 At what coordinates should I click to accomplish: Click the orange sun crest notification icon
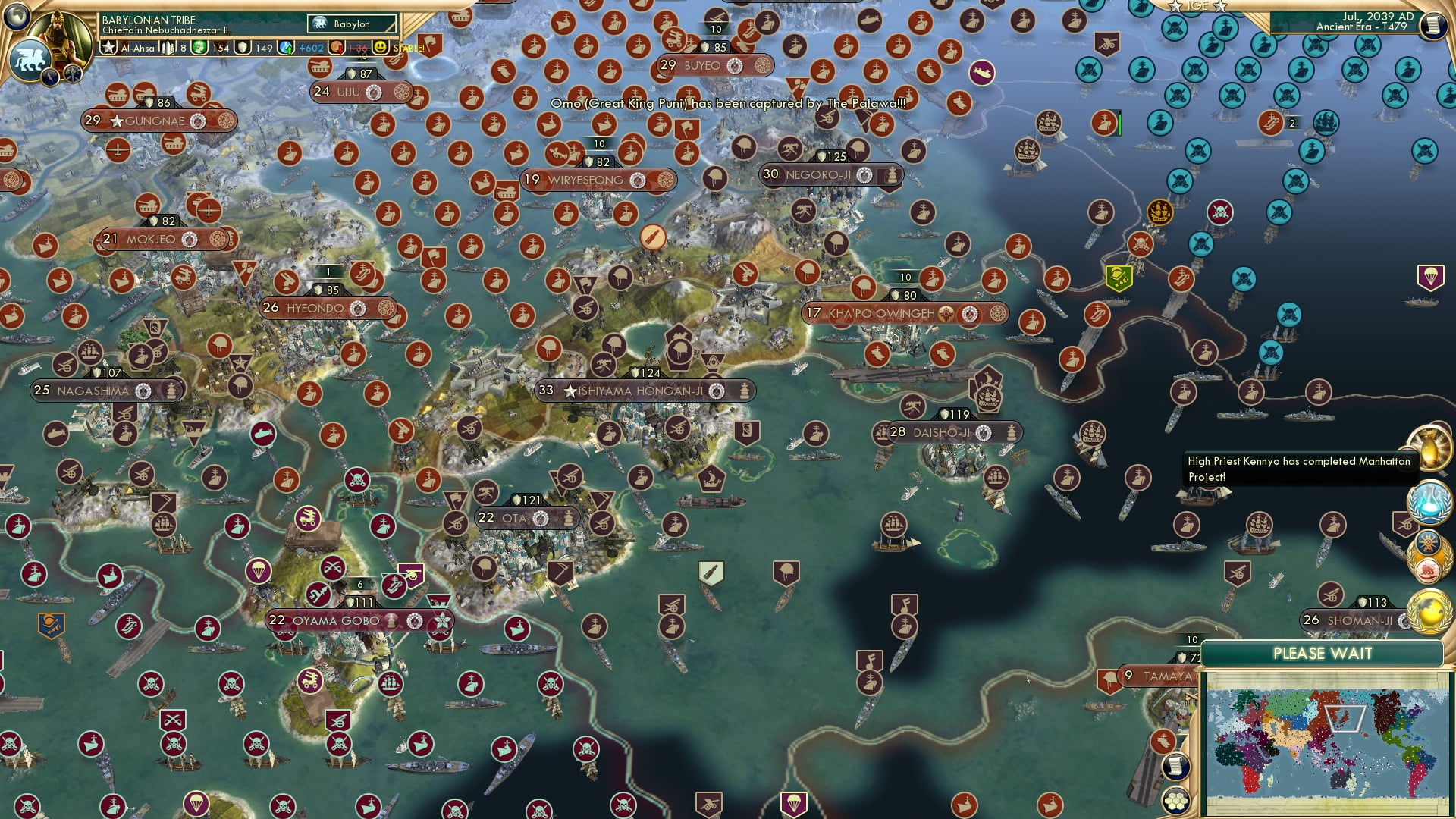1427,544
